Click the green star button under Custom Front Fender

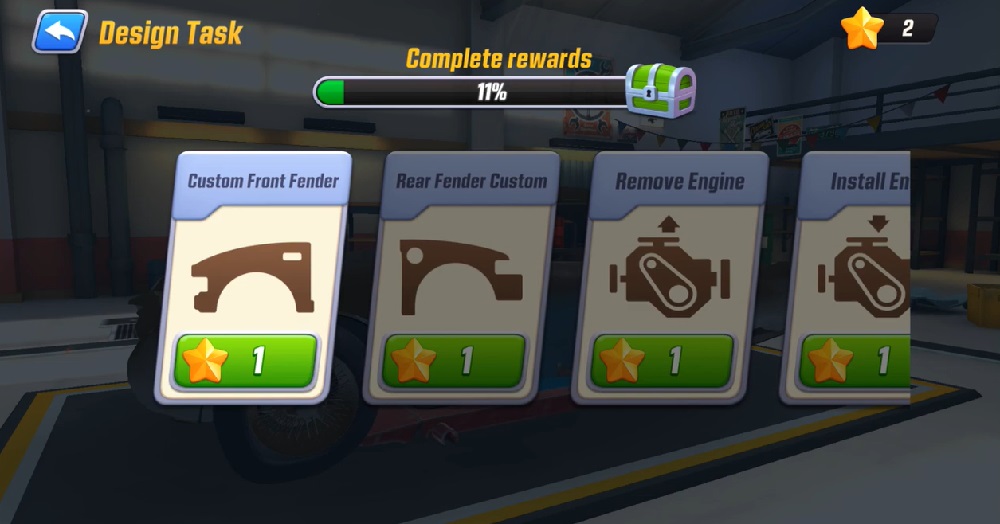point(247,361)
